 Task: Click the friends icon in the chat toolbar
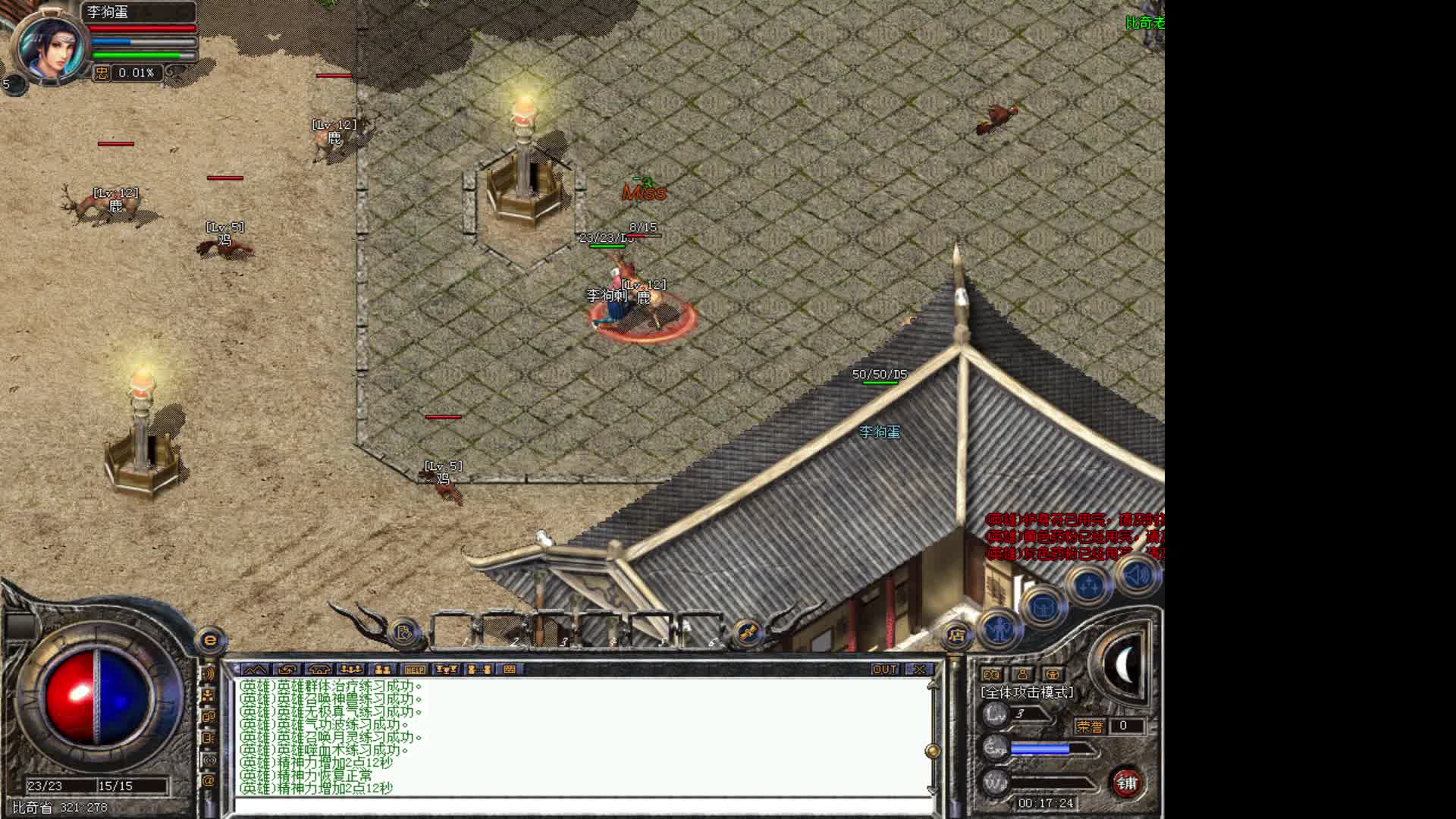point(381,669)
